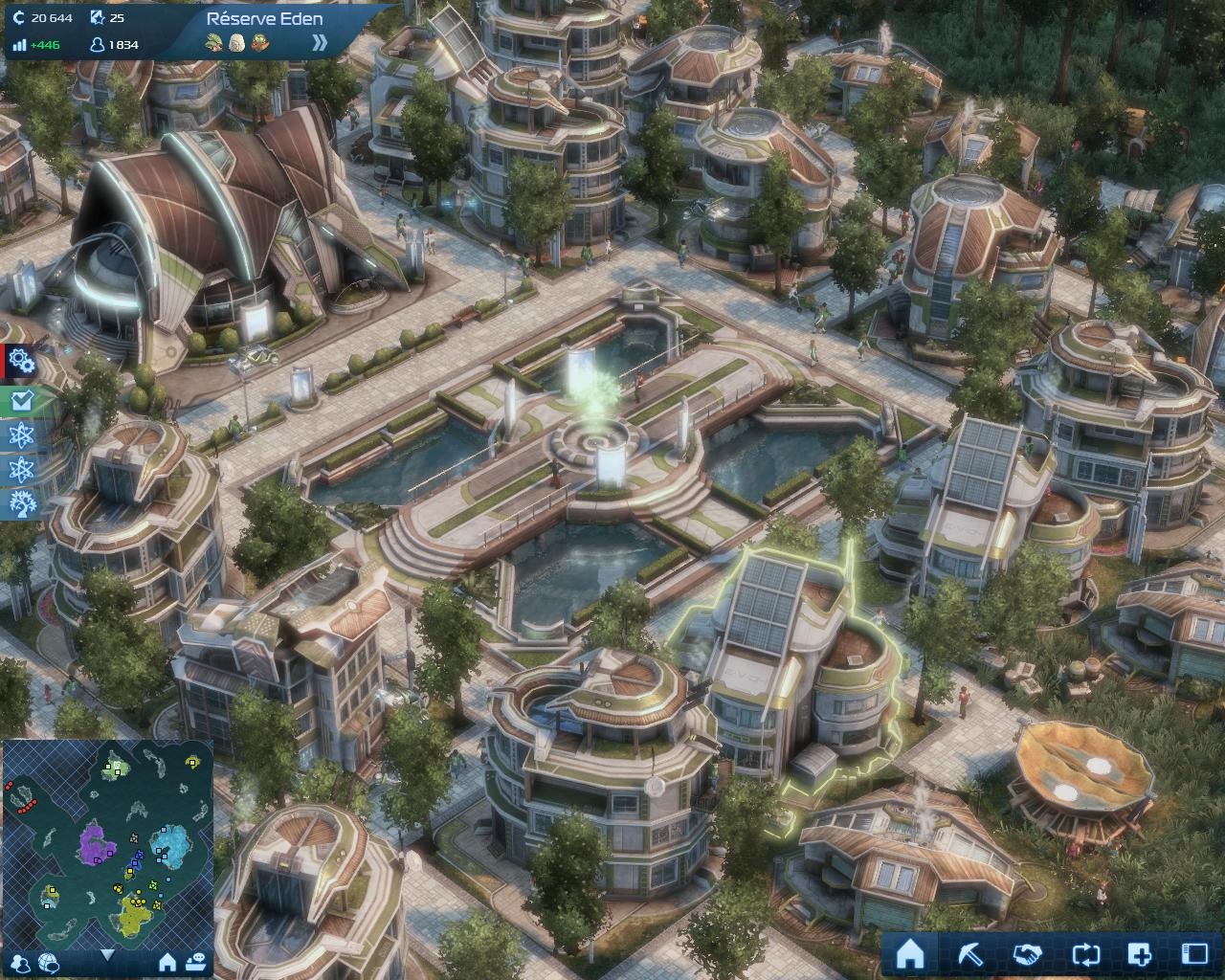
Task: Open the window panel toolbar icon
Action: click(x=1195, y=953)
